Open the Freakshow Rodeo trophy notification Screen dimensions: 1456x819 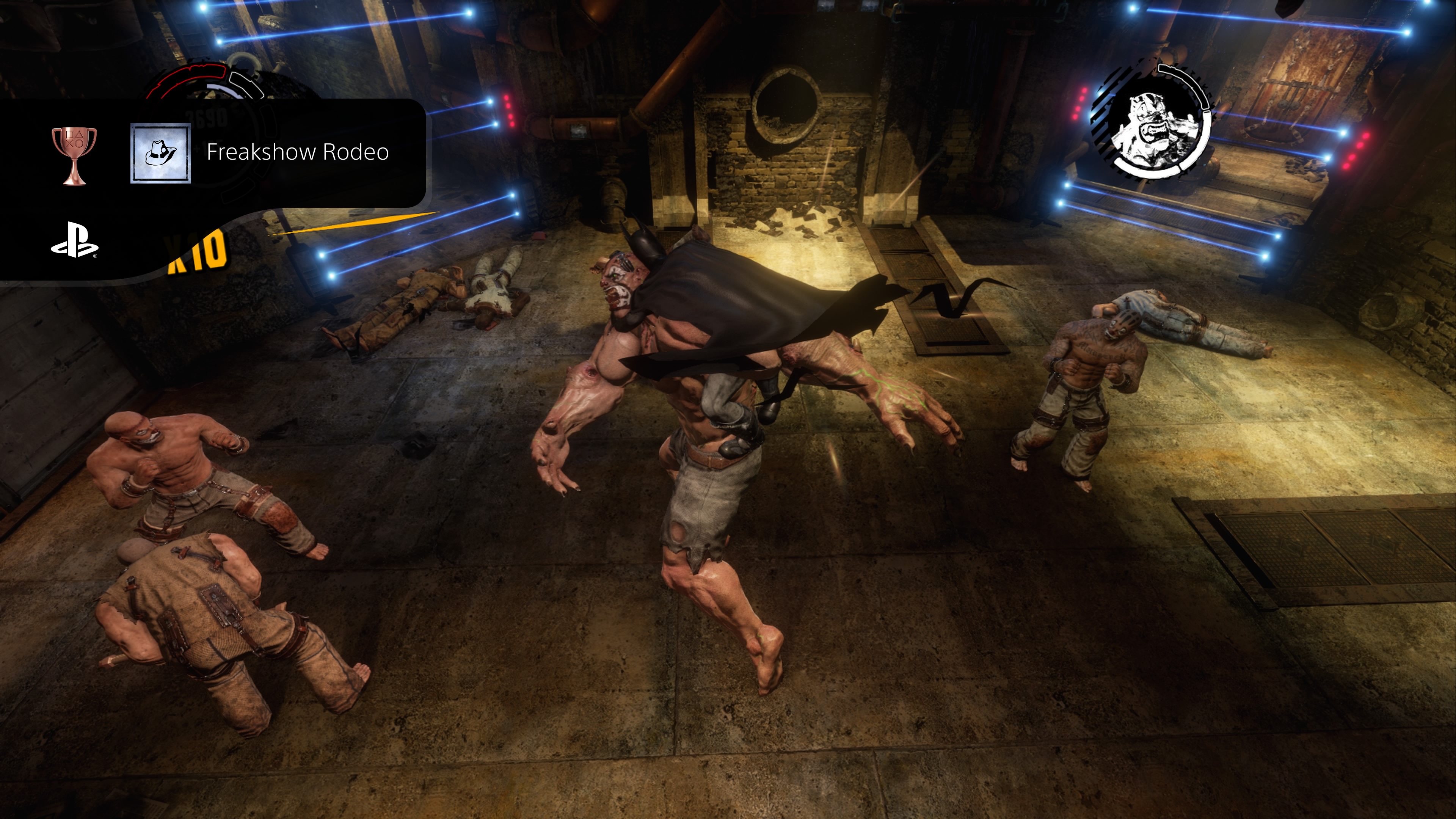point(297,152)
